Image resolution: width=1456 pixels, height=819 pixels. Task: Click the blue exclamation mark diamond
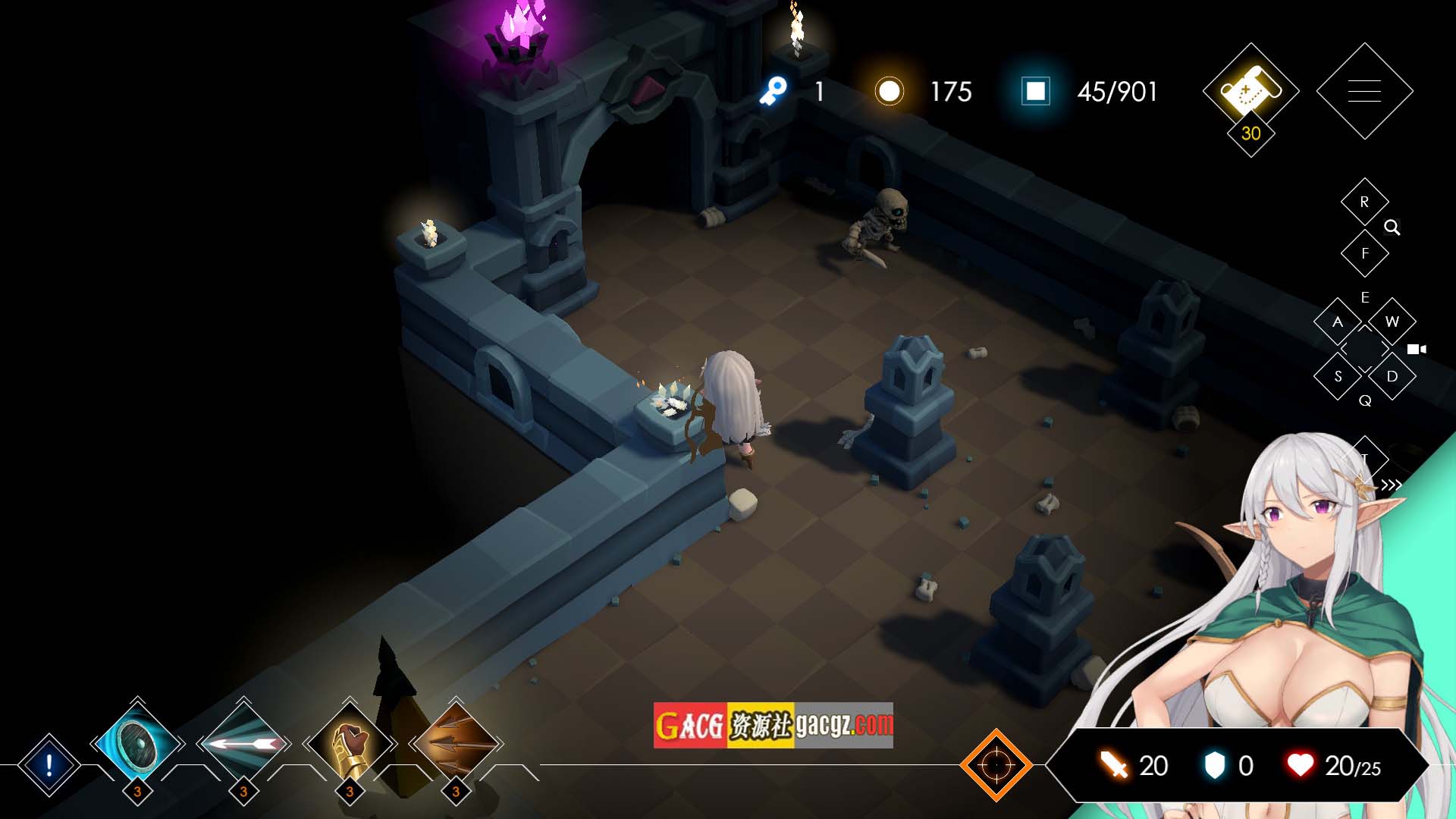(49, 765)
